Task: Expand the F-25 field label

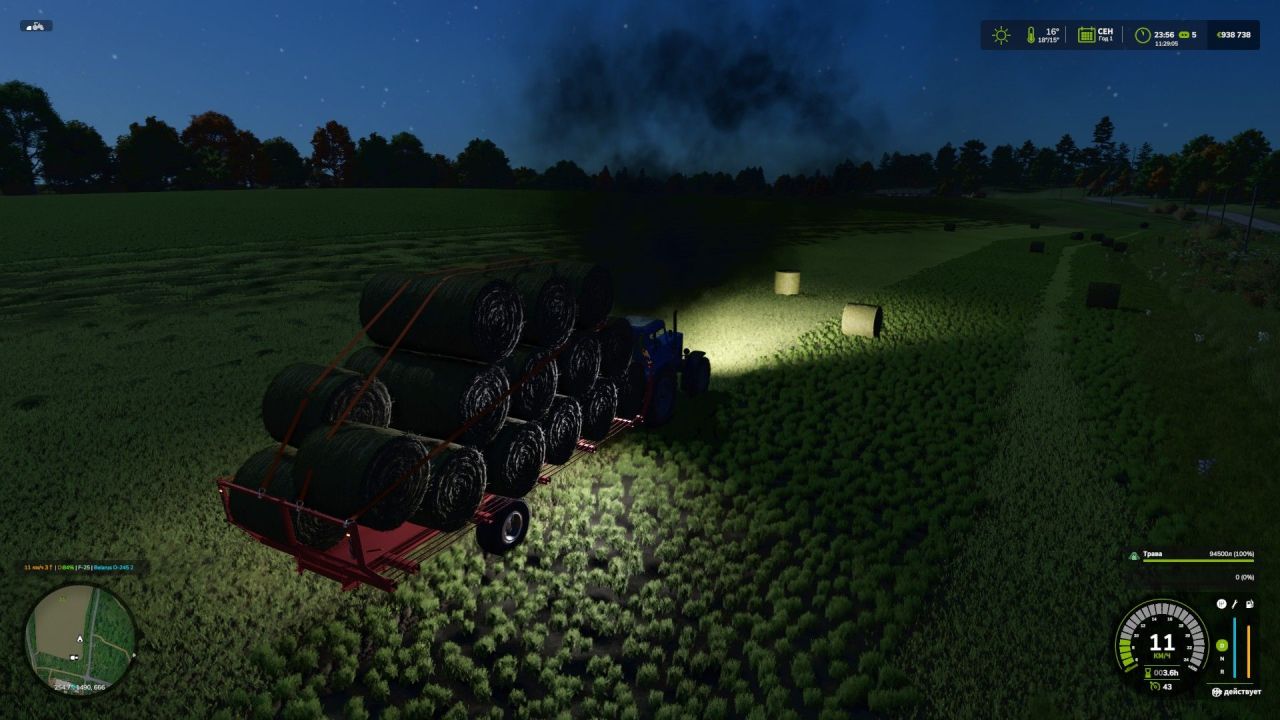Action: pyautogui.click(x=84, y=568)
